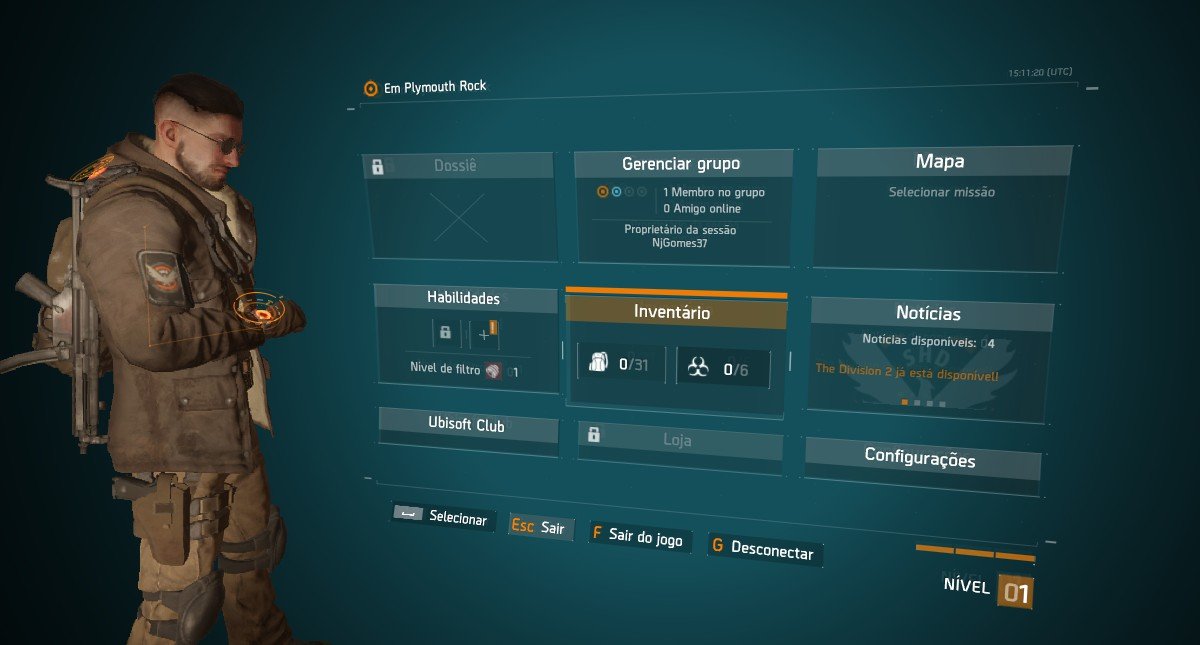Click Sair to exit the menu
This screenshot has width=1200, height=645.
(541, 527)
